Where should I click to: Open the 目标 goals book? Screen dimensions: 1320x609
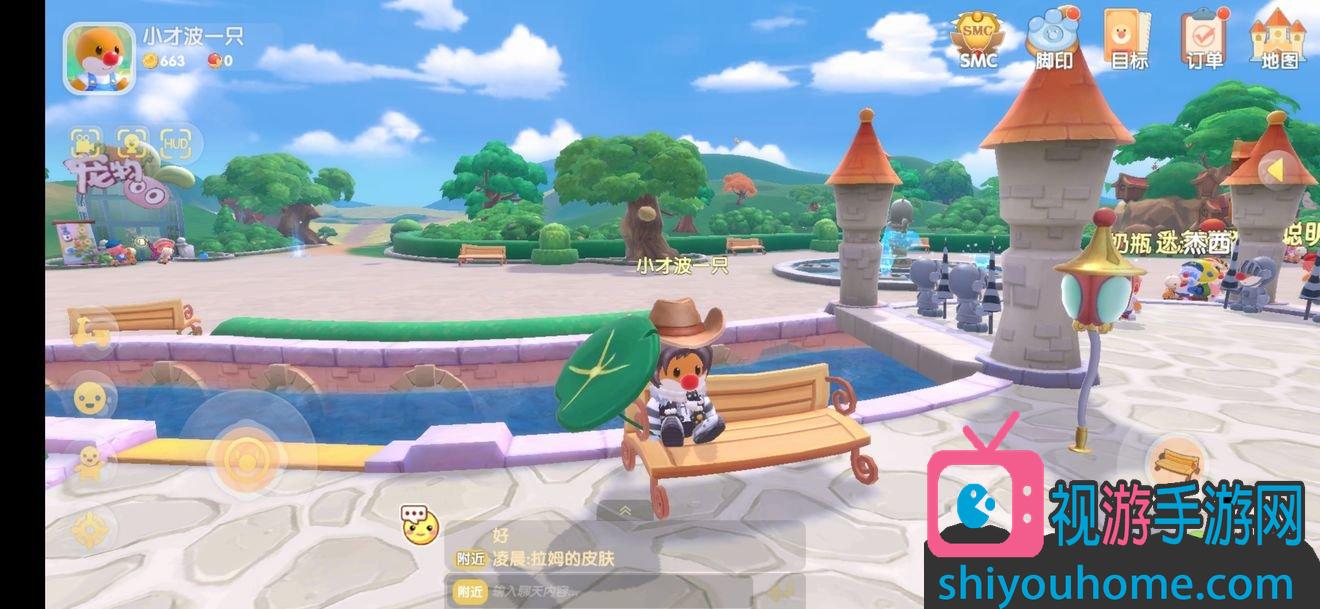[1129, 39]
